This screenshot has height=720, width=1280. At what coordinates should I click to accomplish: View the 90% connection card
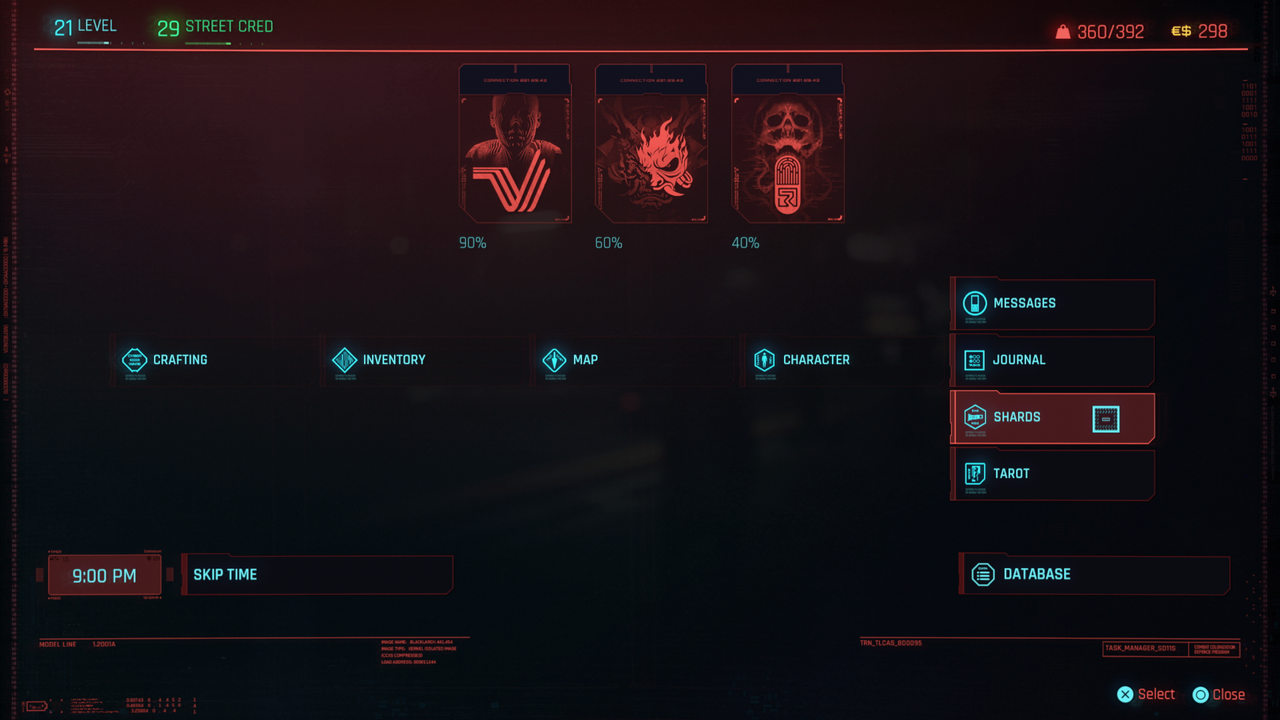pos(515,147)
